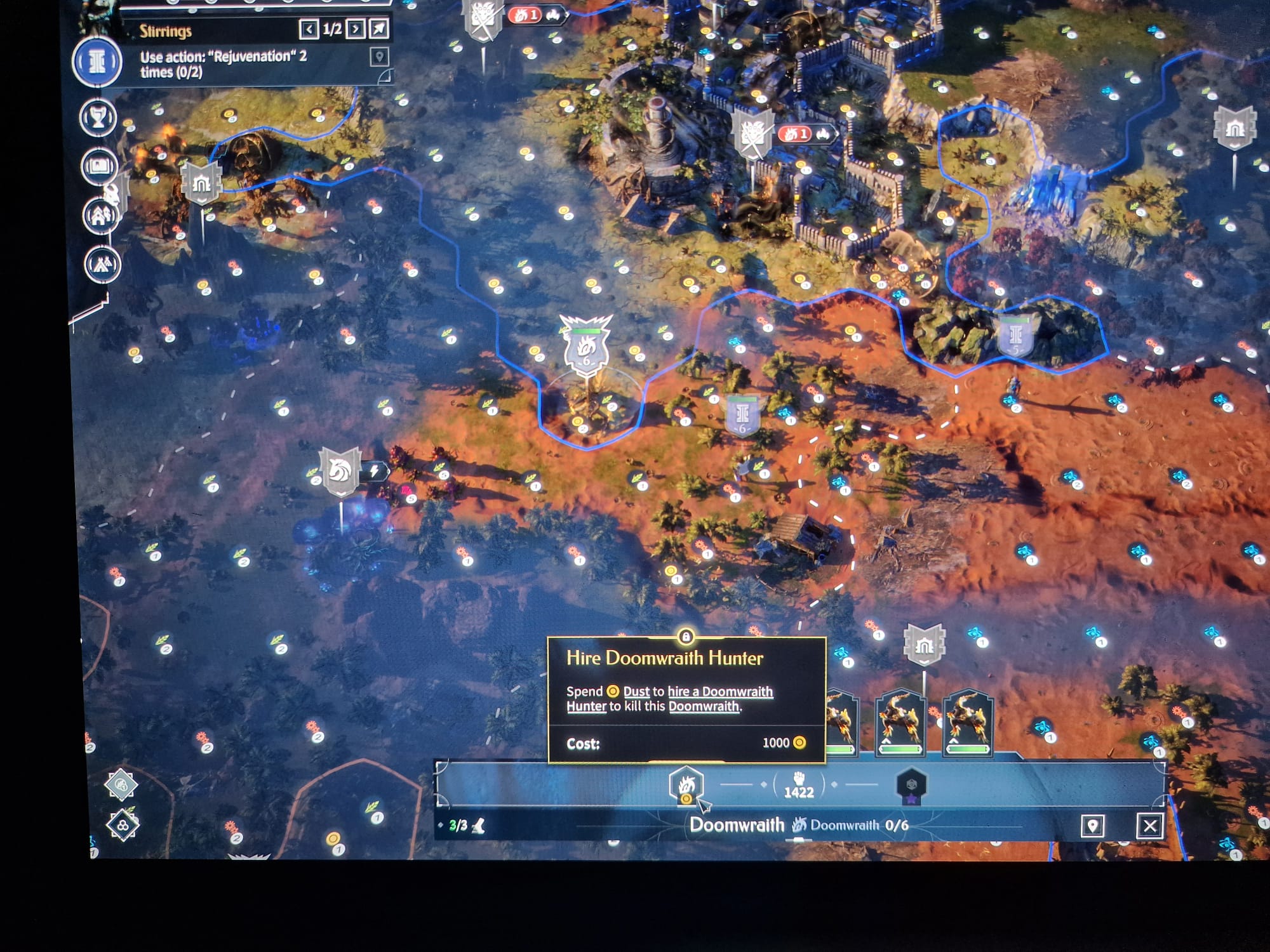Image resolution: width=1270 pixels, height=952 pixels.
Task: Select the army banner with lightning bolt
Action: coord(342,472)
